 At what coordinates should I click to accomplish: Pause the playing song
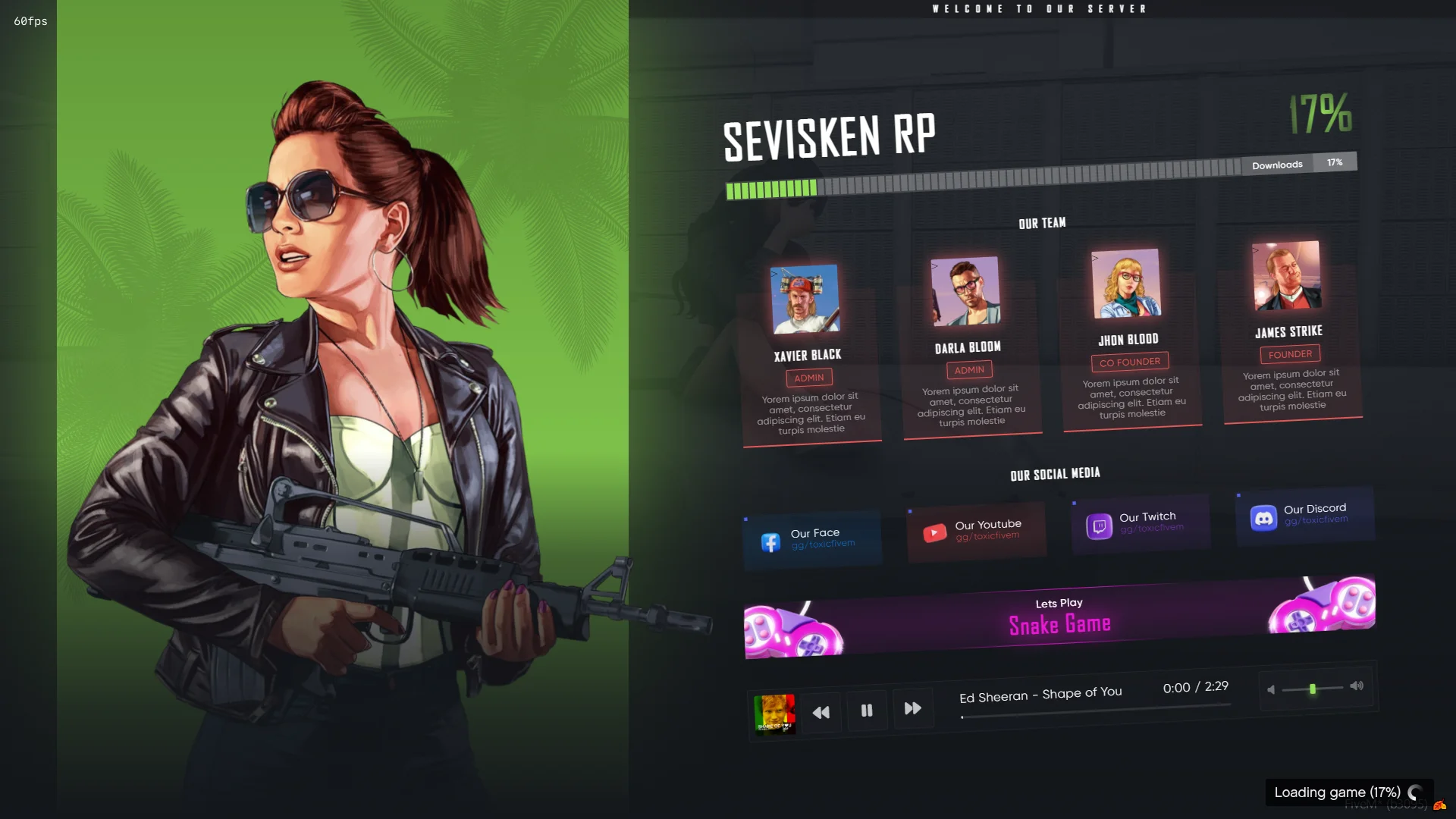pyautogui.click(x=867, y=711)
